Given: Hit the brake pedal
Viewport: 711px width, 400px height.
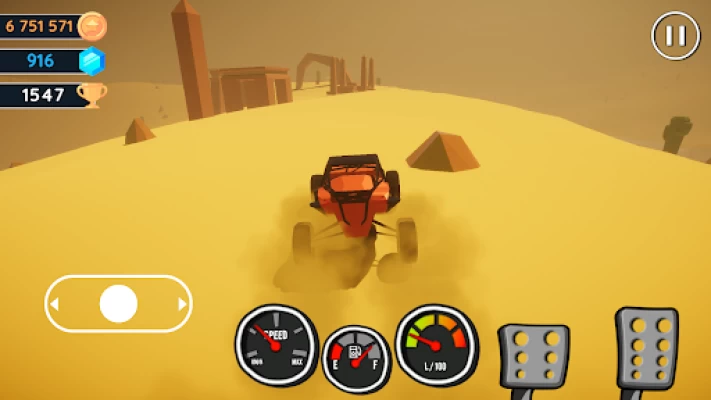Looking at the screenshot, I should pos(534,355).
